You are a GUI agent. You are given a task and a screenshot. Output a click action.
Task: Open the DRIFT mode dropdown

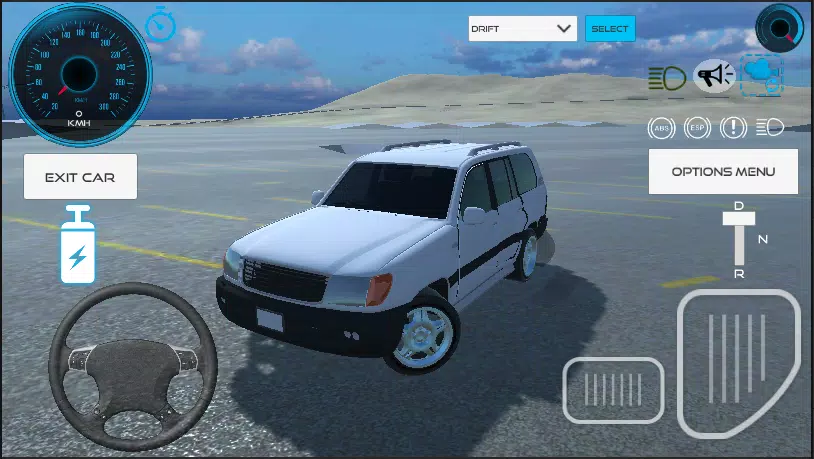[x=523, y=29]
